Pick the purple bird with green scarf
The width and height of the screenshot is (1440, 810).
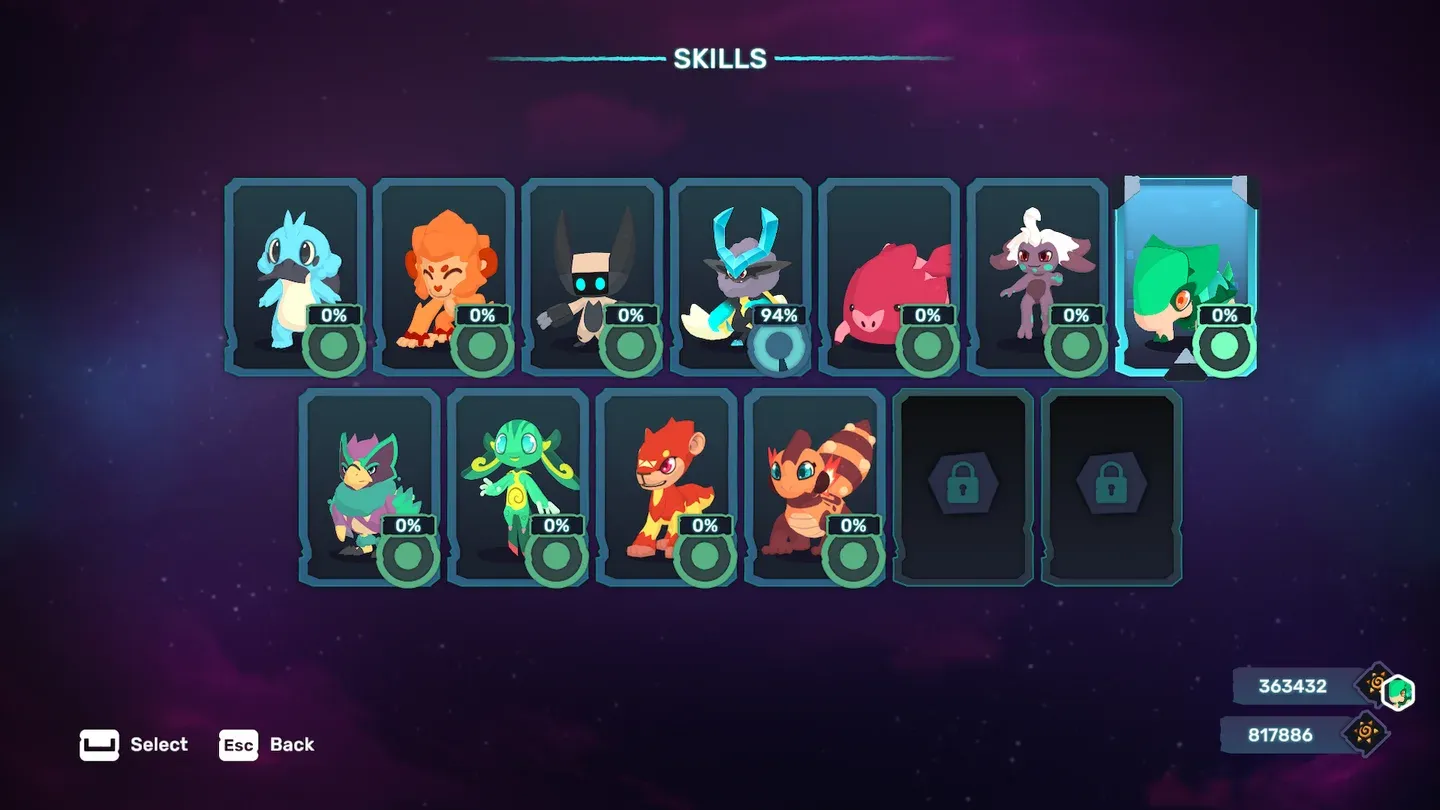[x=369, y=486]
